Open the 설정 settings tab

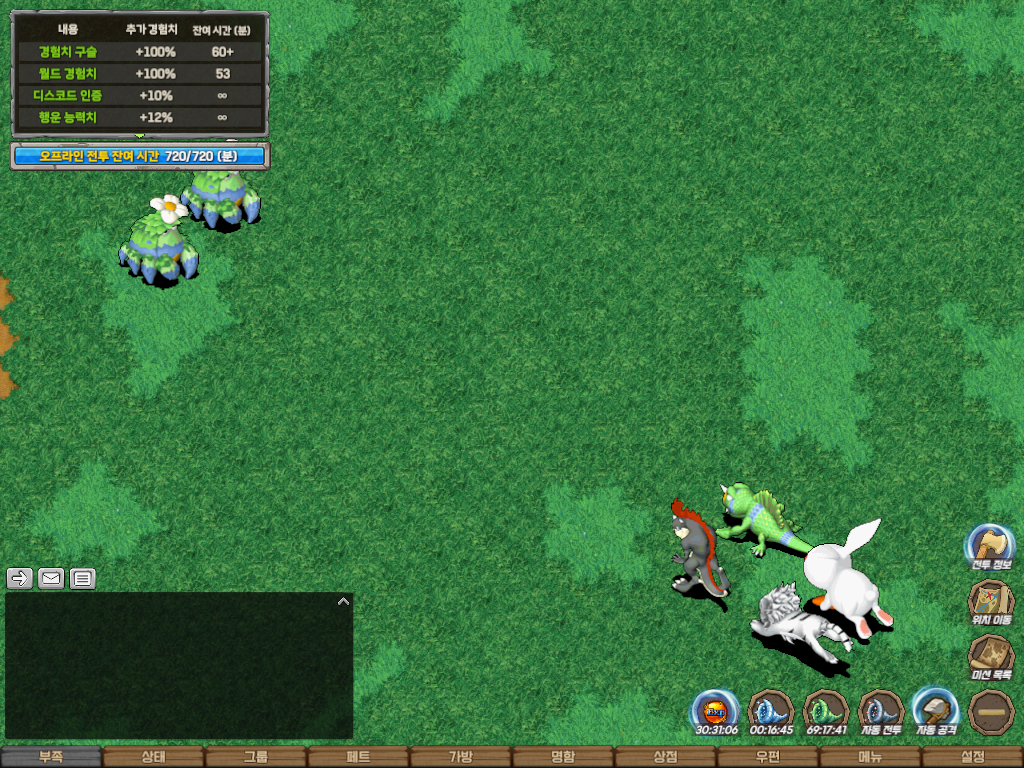tap(972, 757)
